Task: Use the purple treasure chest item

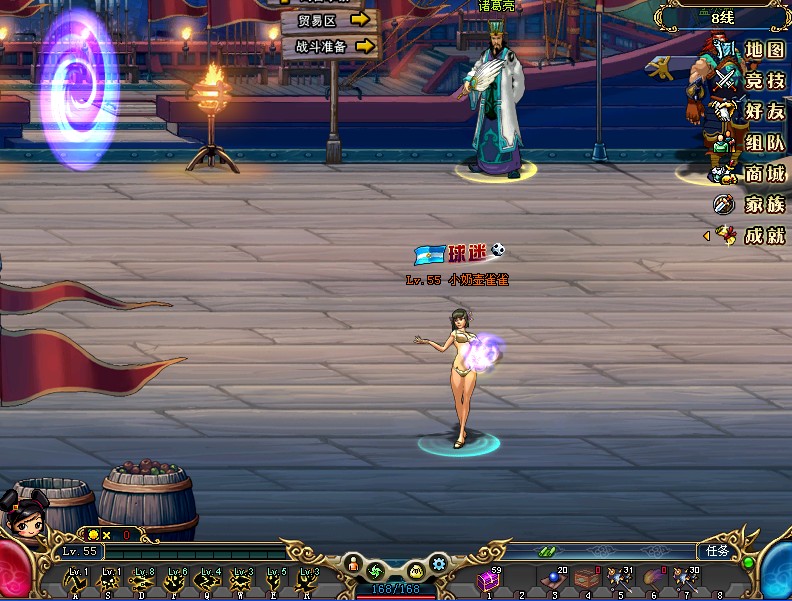Action: (x=489, y=581)
